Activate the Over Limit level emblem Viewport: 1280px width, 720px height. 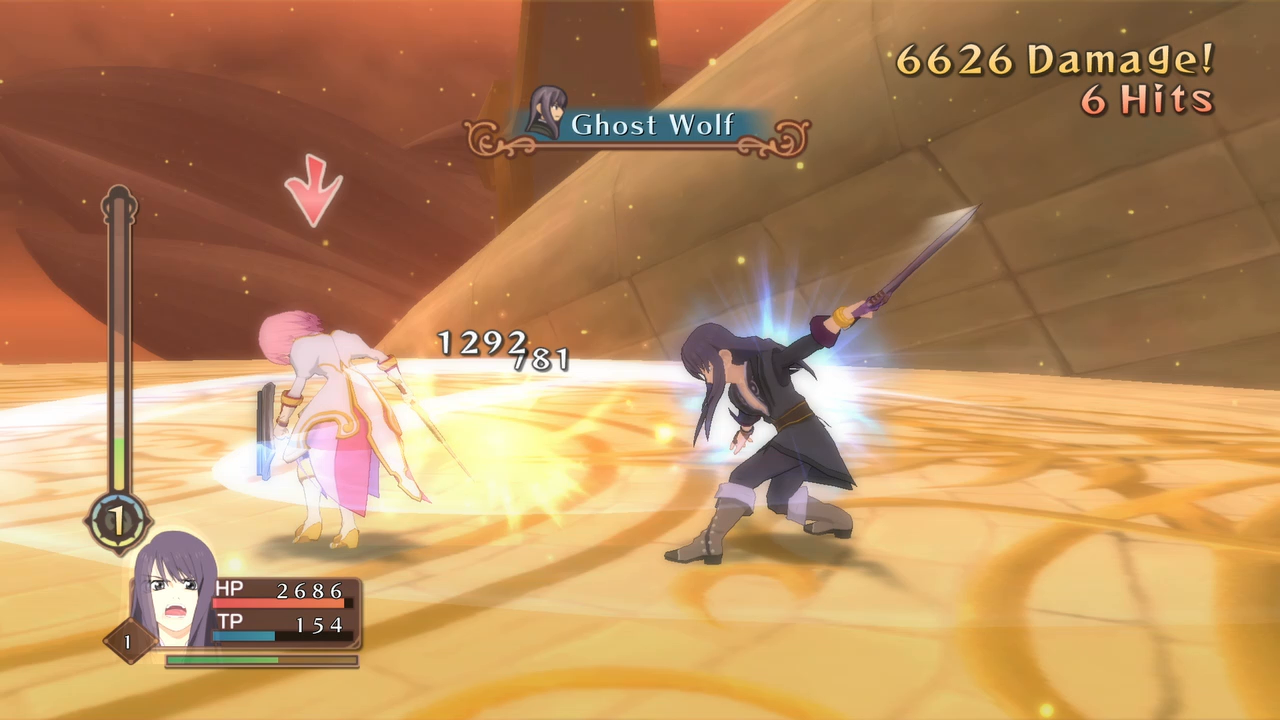click(x=118, y=520)
